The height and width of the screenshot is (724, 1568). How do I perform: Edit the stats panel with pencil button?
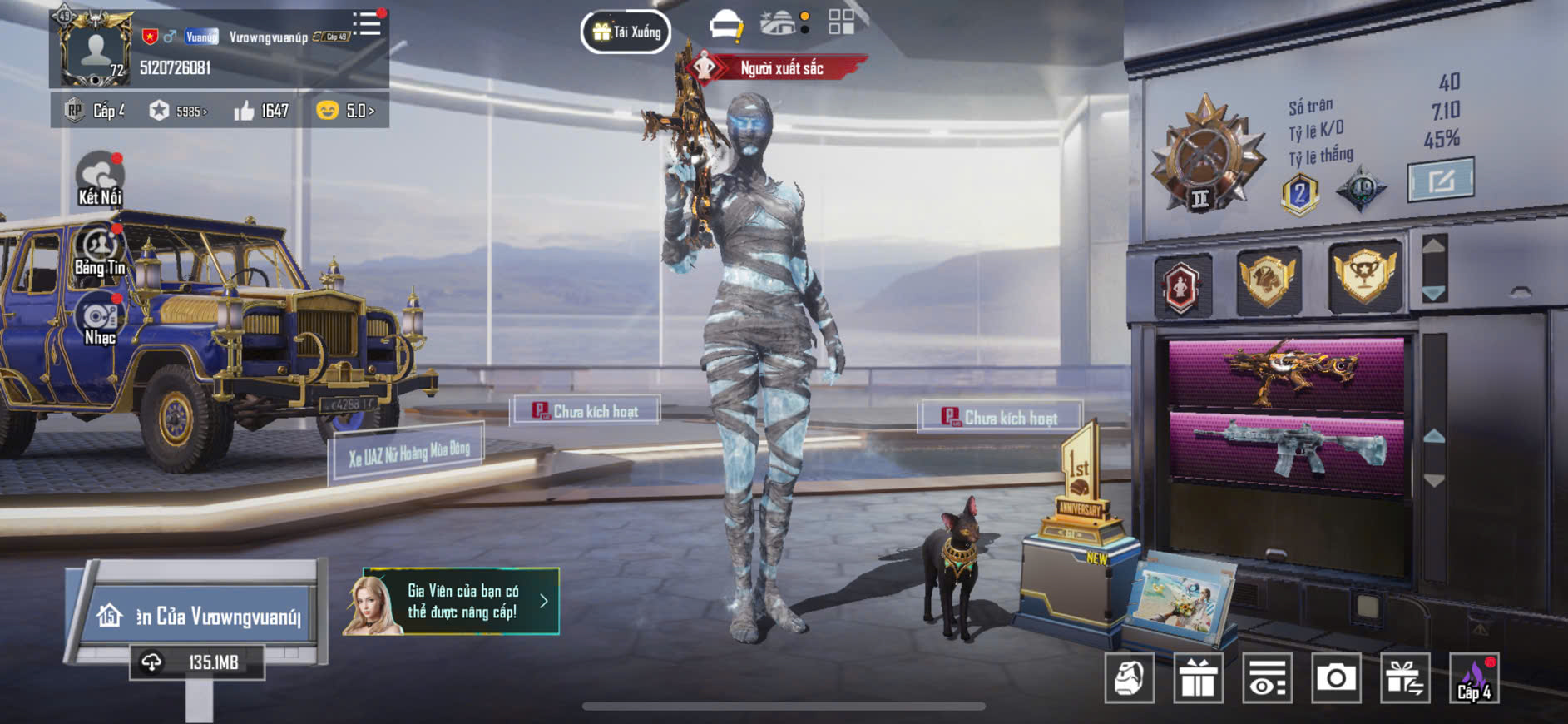[x=1440, y=179]
